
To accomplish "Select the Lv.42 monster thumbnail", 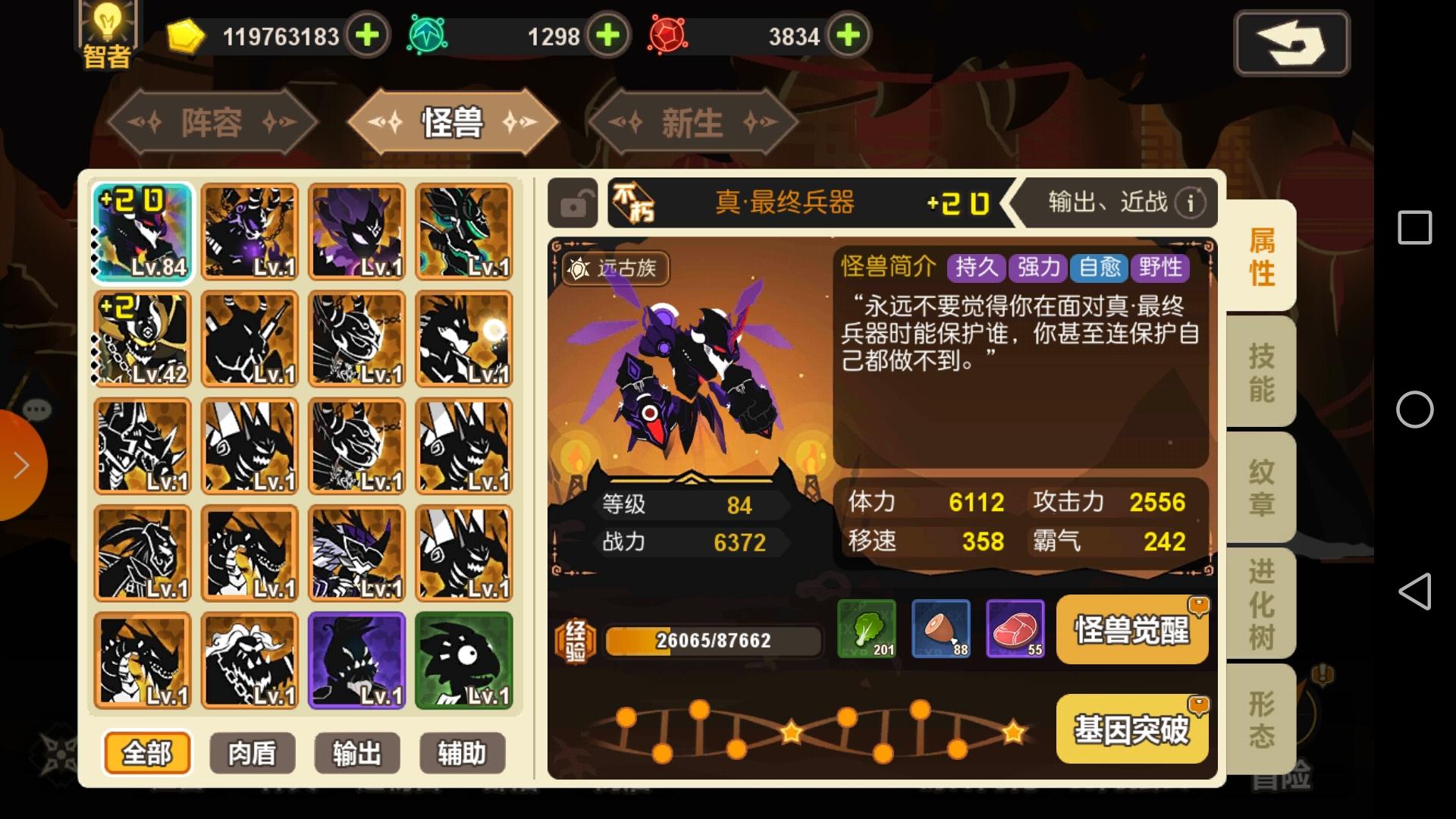I will (141, 340).
